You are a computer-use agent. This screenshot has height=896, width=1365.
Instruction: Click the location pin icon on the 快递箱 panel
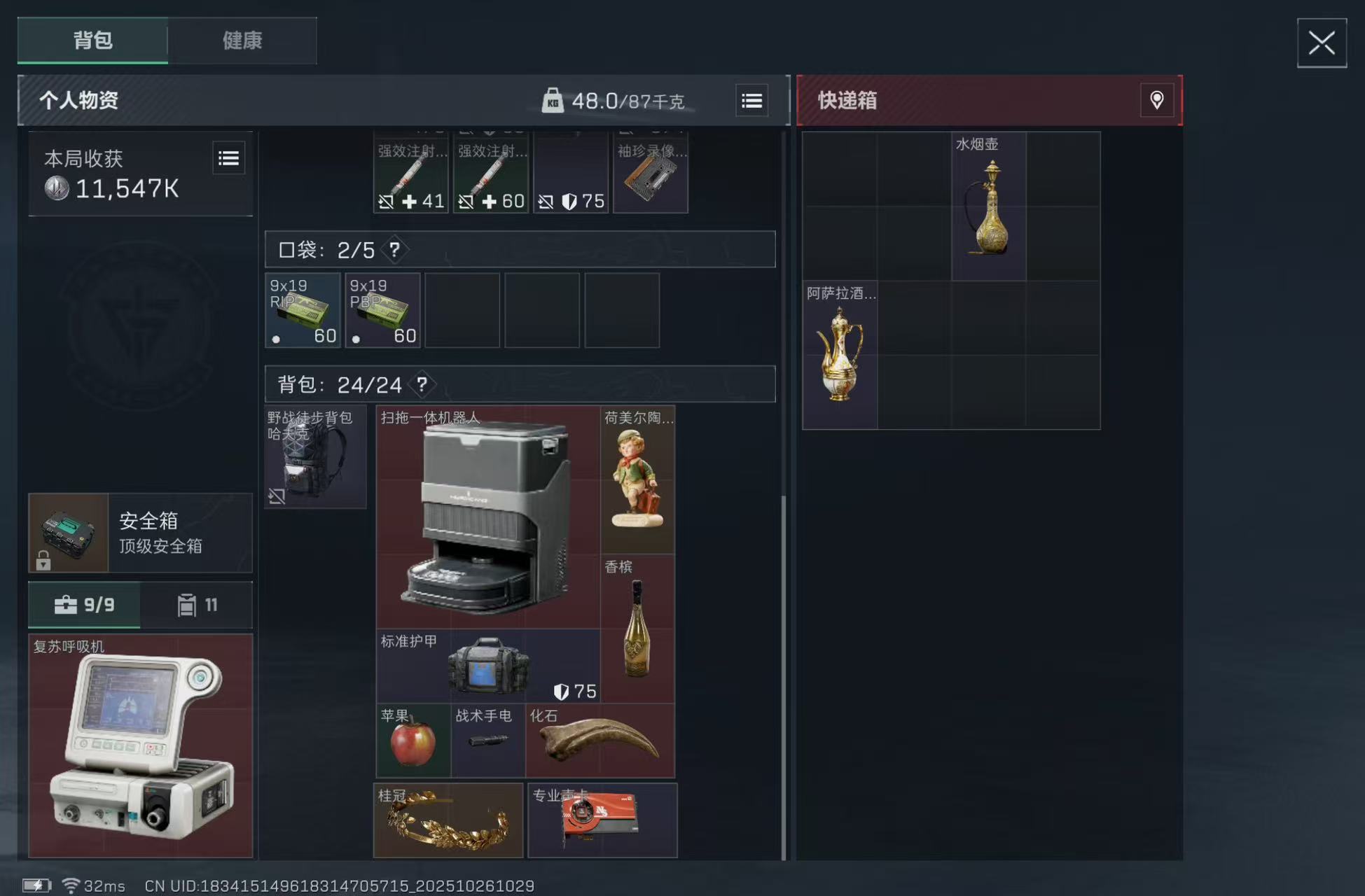(1157, 101)
